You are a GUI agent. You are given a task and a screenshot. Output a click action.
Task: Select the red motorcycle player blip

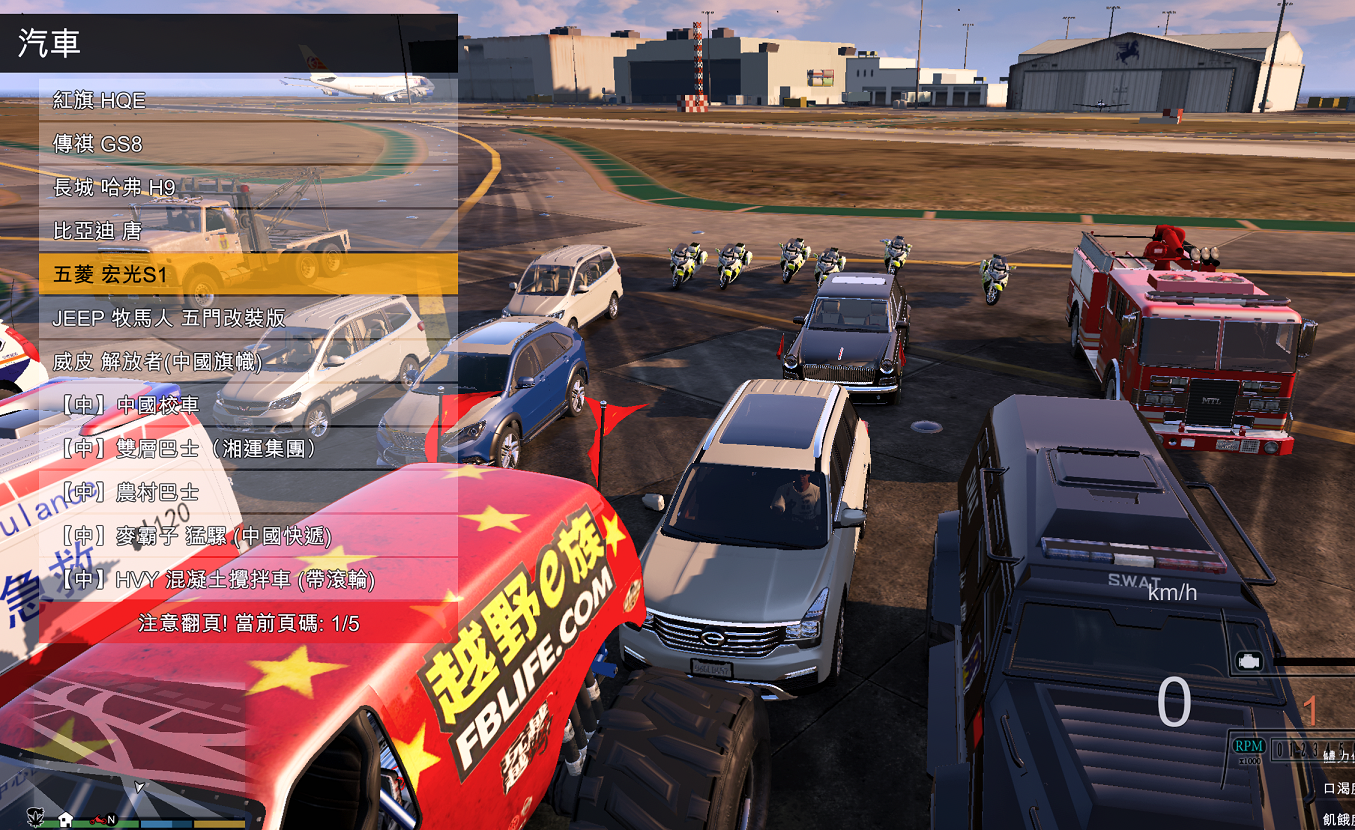99,821
